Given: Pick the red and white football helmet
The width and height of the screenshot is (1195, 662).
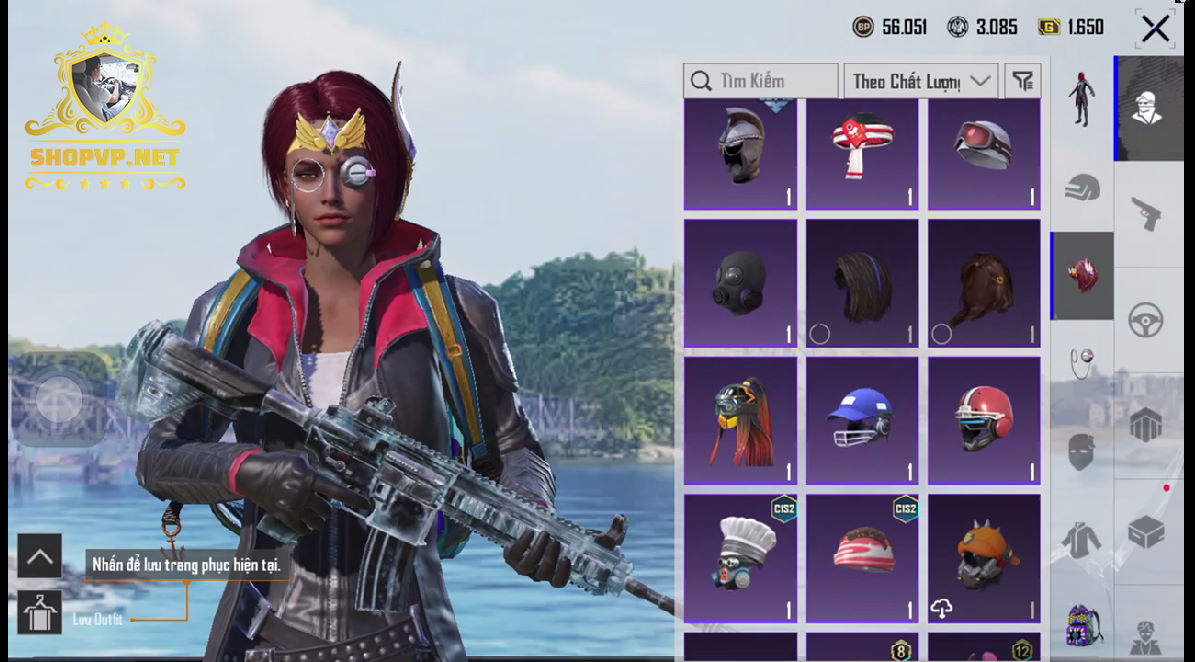Looking at the screenshot, I should (x=984, y=421).
